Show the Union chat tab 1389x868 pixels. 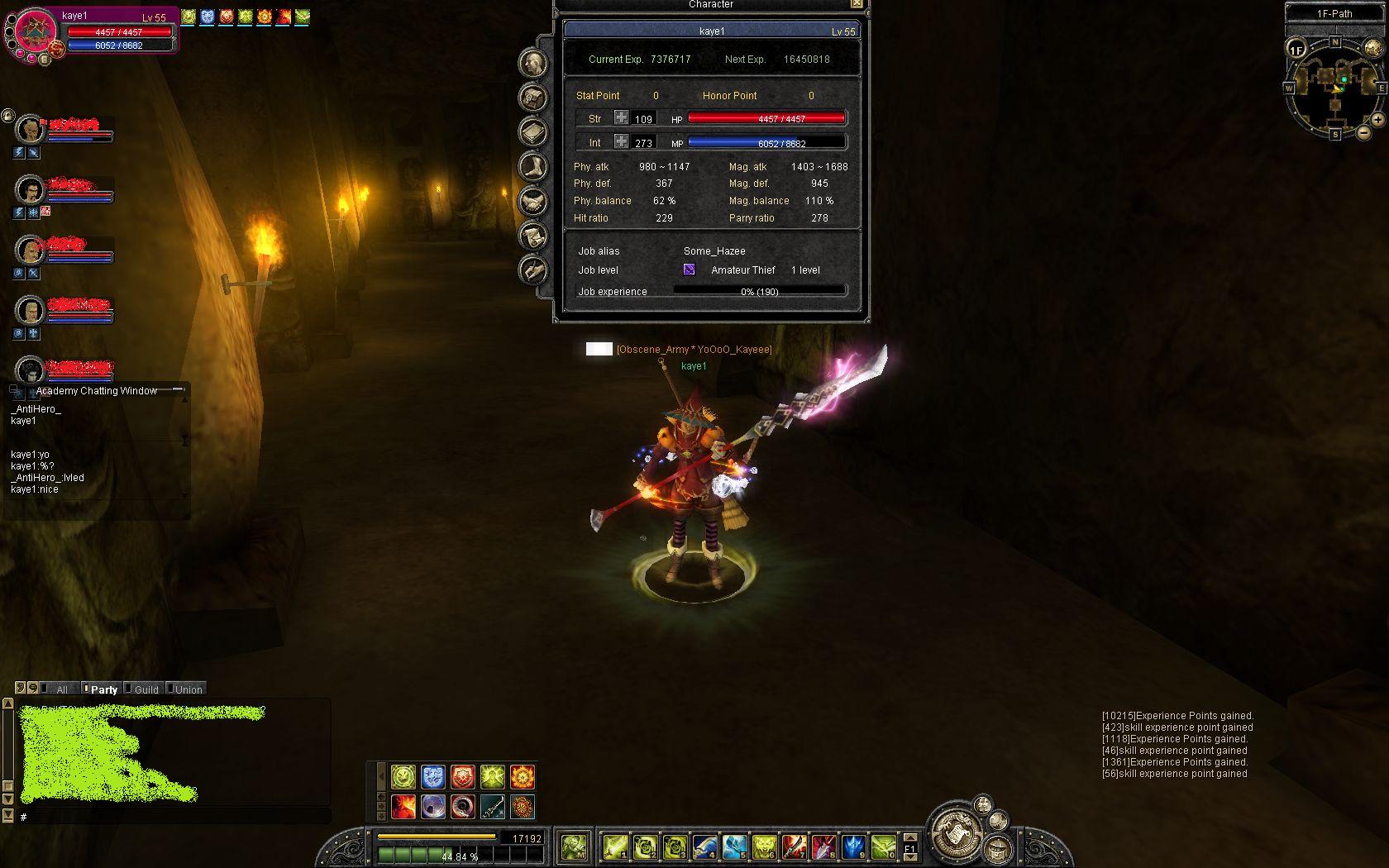pyautogui.click(x=188, y=689)
